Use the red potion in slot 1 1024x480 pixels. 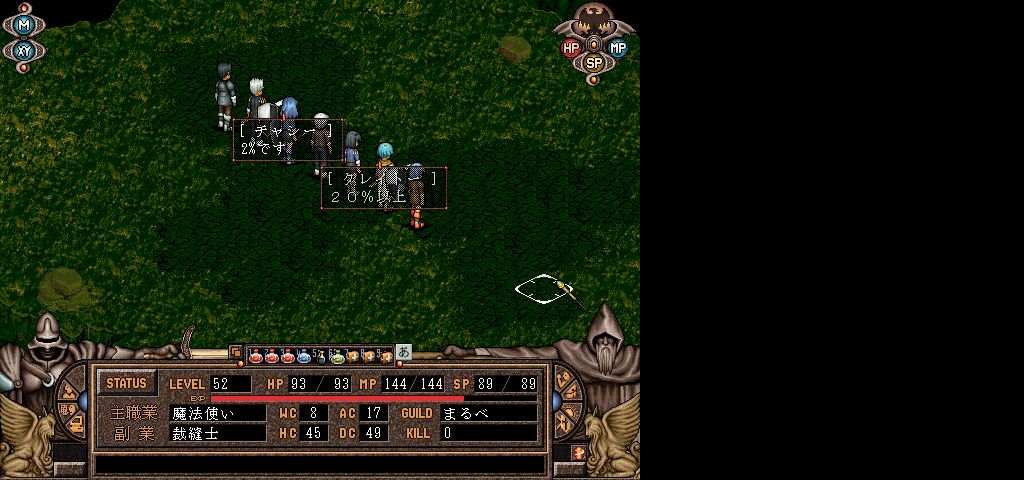pyautogui.click(x=255, y=354)
